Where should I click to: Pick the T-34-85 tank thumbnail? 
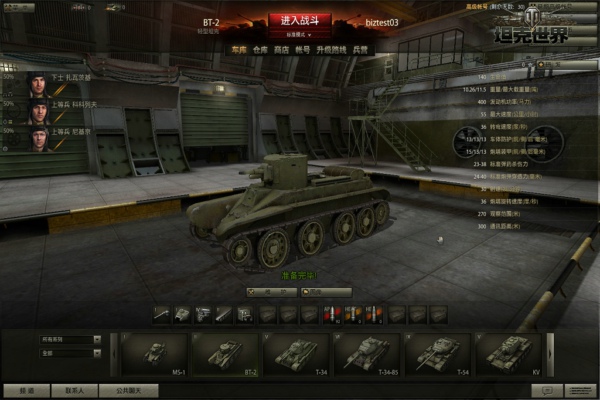coord(367,354)
